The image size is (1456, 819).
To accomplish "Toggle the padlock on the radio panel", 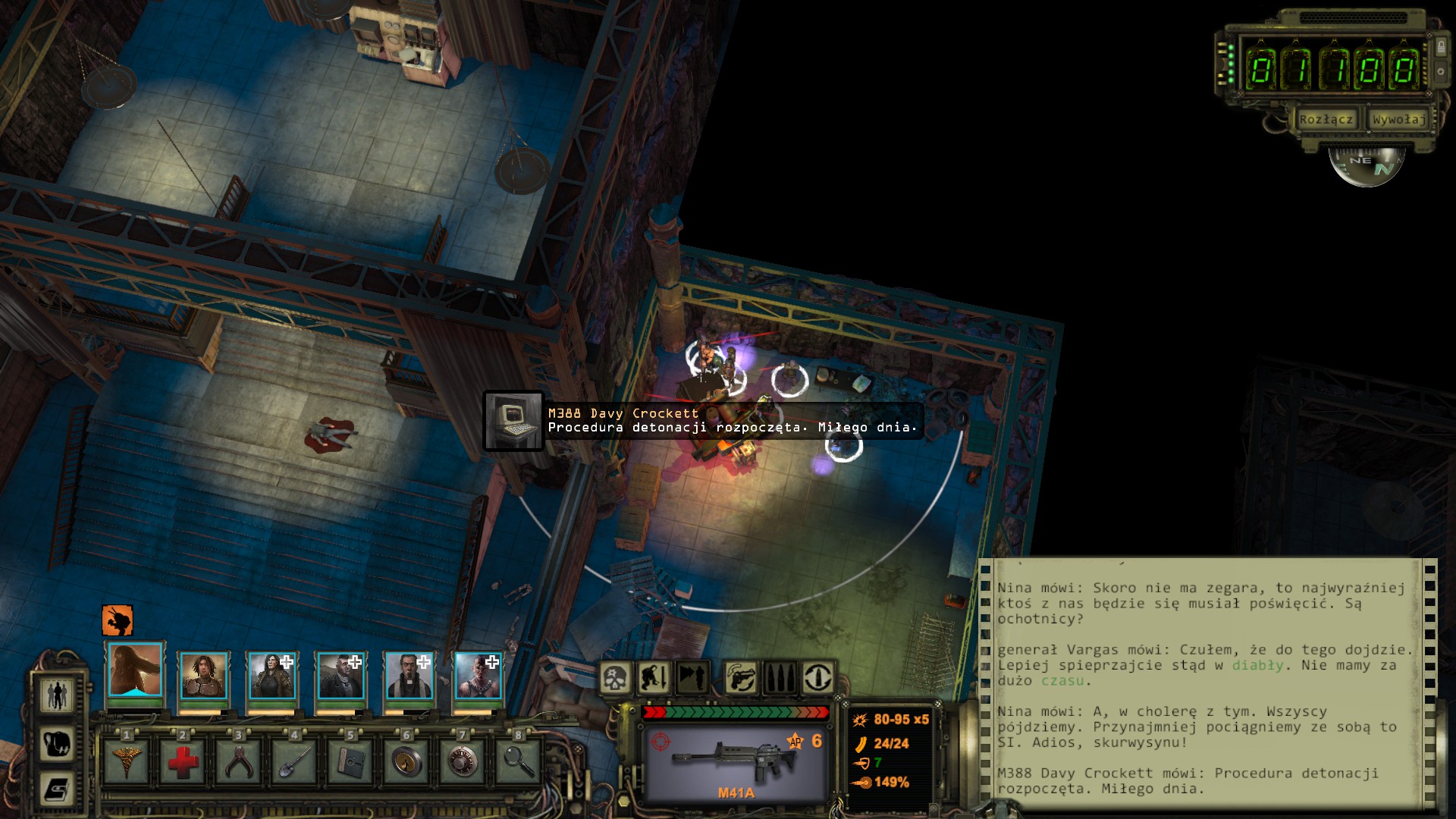I will [1441, 47].
